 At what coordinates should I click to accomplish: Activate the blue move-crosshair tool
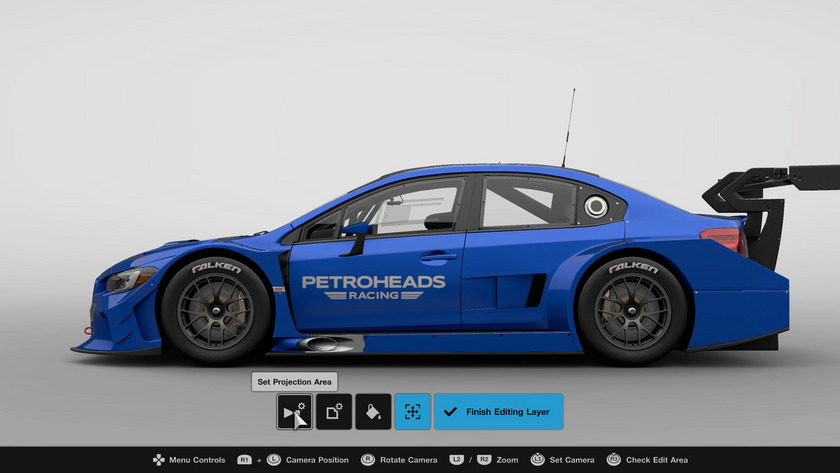(412, 412)
